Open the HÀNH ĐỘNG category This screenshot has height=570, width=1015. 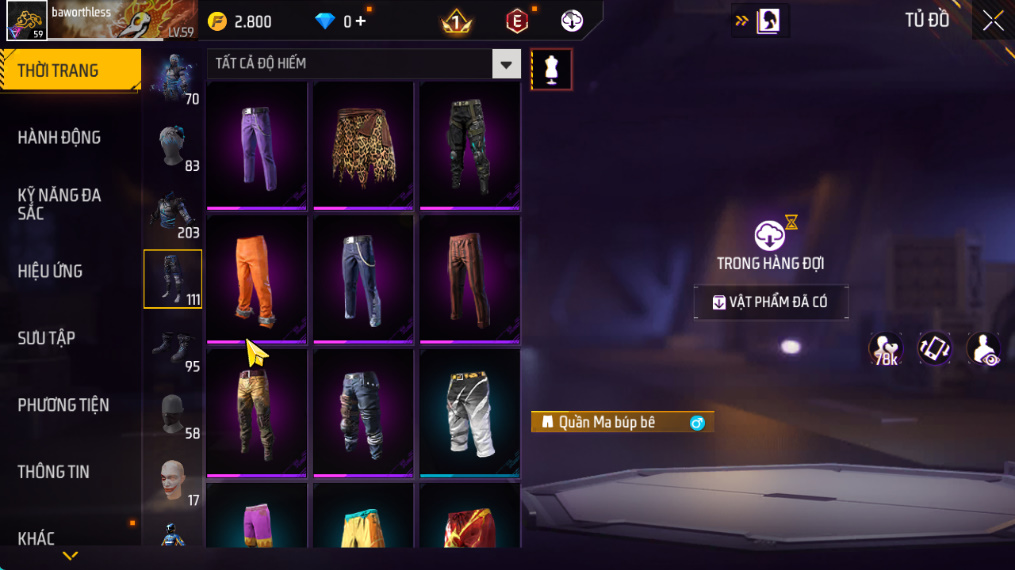(60, 137)
